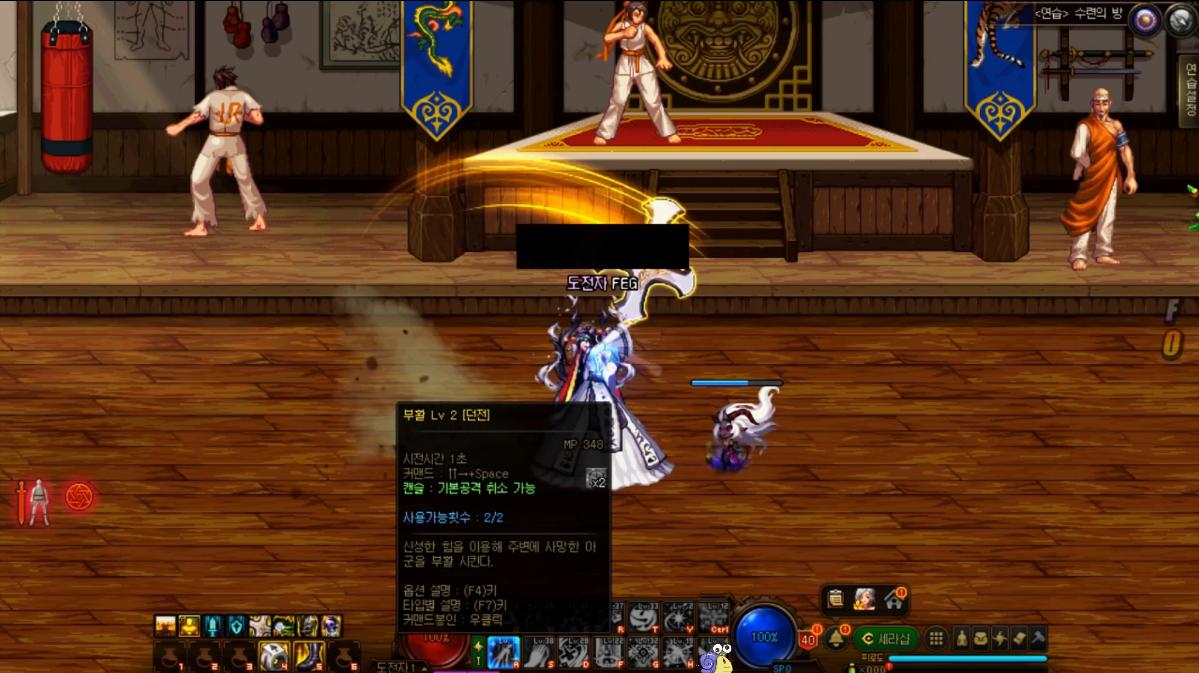Viewport: 1199px width, 673px height.
Task: Activate the hand skill on key S
Action: 538,653
